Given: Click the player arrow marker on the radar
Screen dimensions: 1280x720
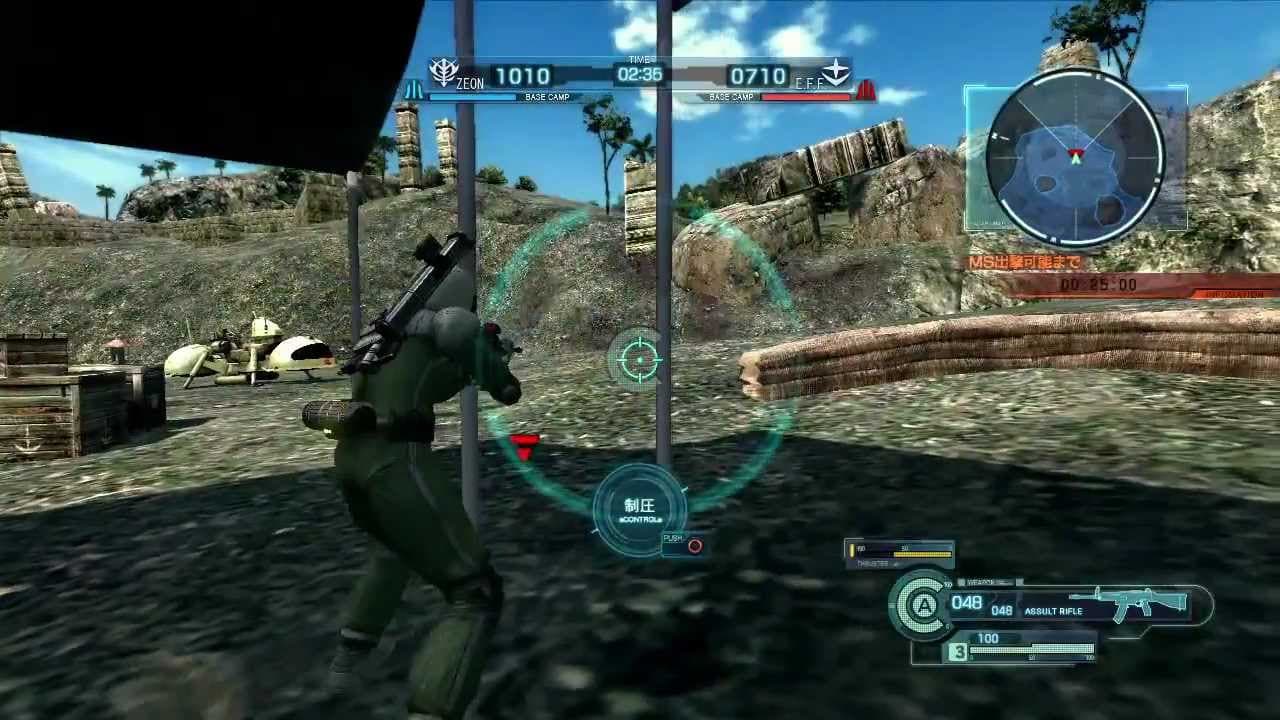Looking at the screenshot, I should (x=1077, y=155).
